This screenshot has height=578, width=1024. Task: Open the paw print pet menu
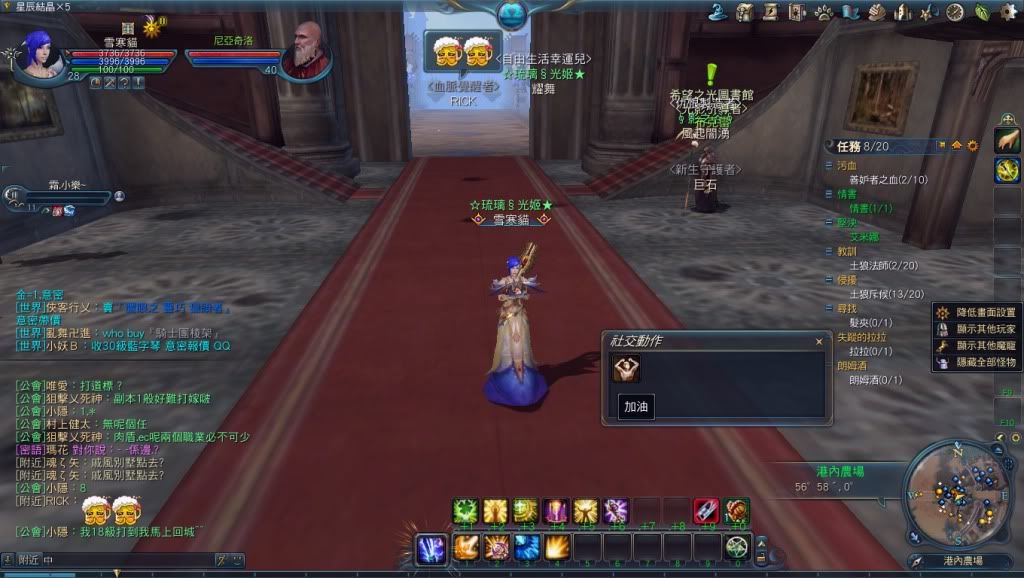(x=824, y=12)
